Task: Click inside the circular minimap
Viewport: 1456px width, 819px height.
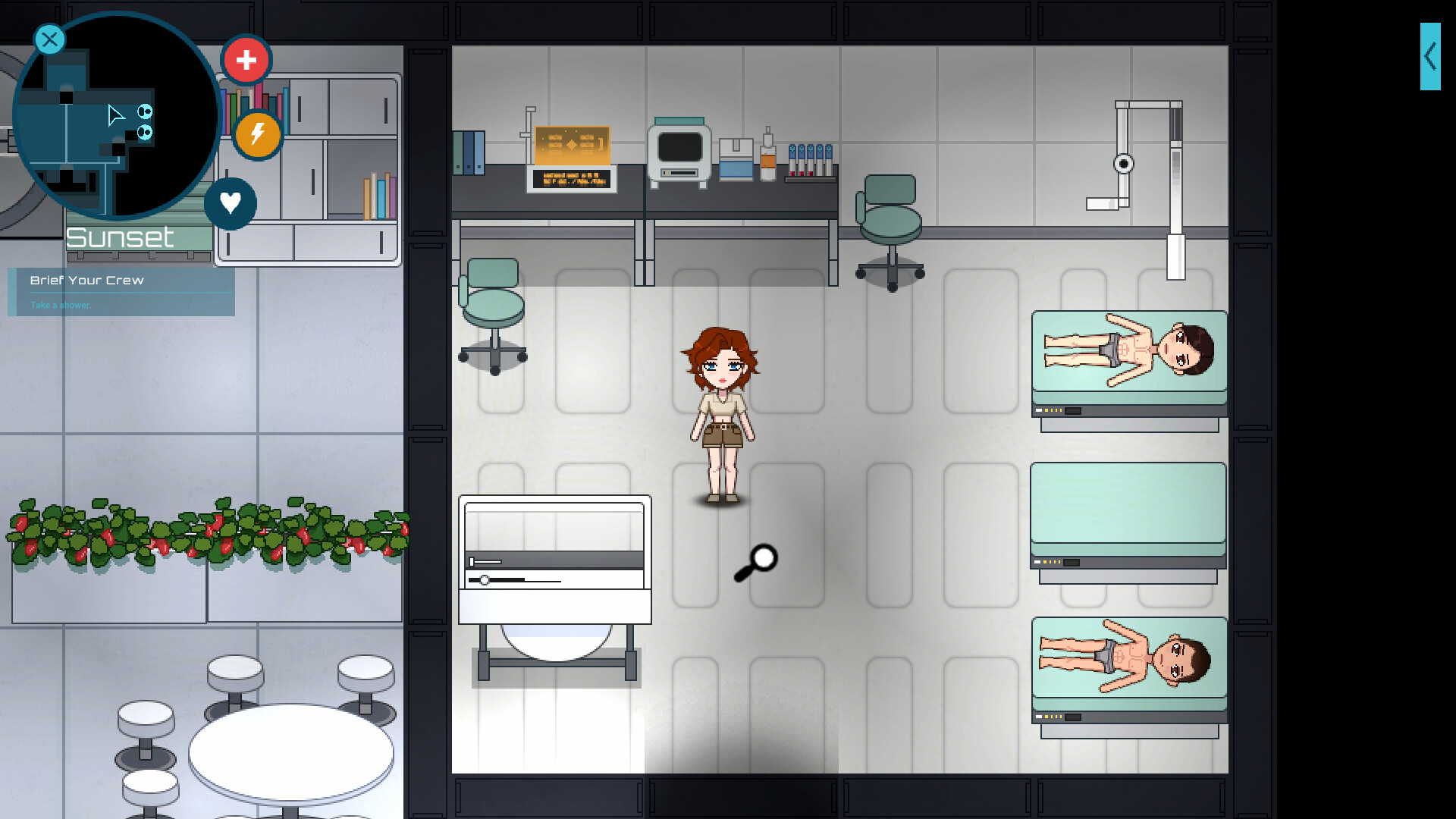Action: coord(114,114)
